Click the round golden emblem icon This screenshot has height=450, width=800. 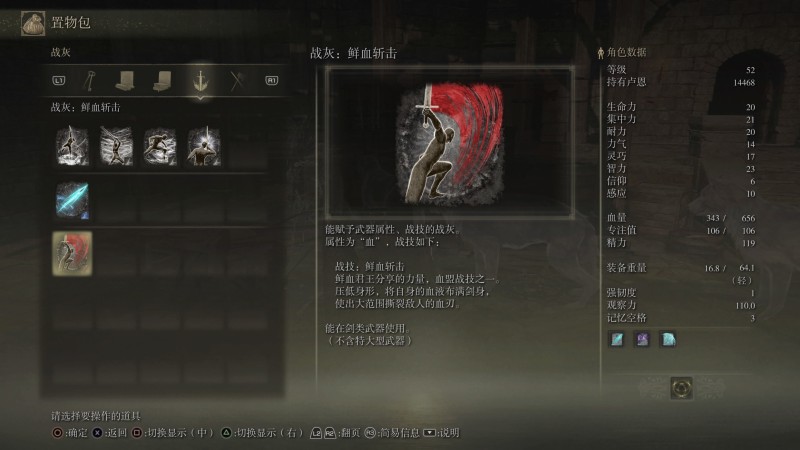coord(683,387)
